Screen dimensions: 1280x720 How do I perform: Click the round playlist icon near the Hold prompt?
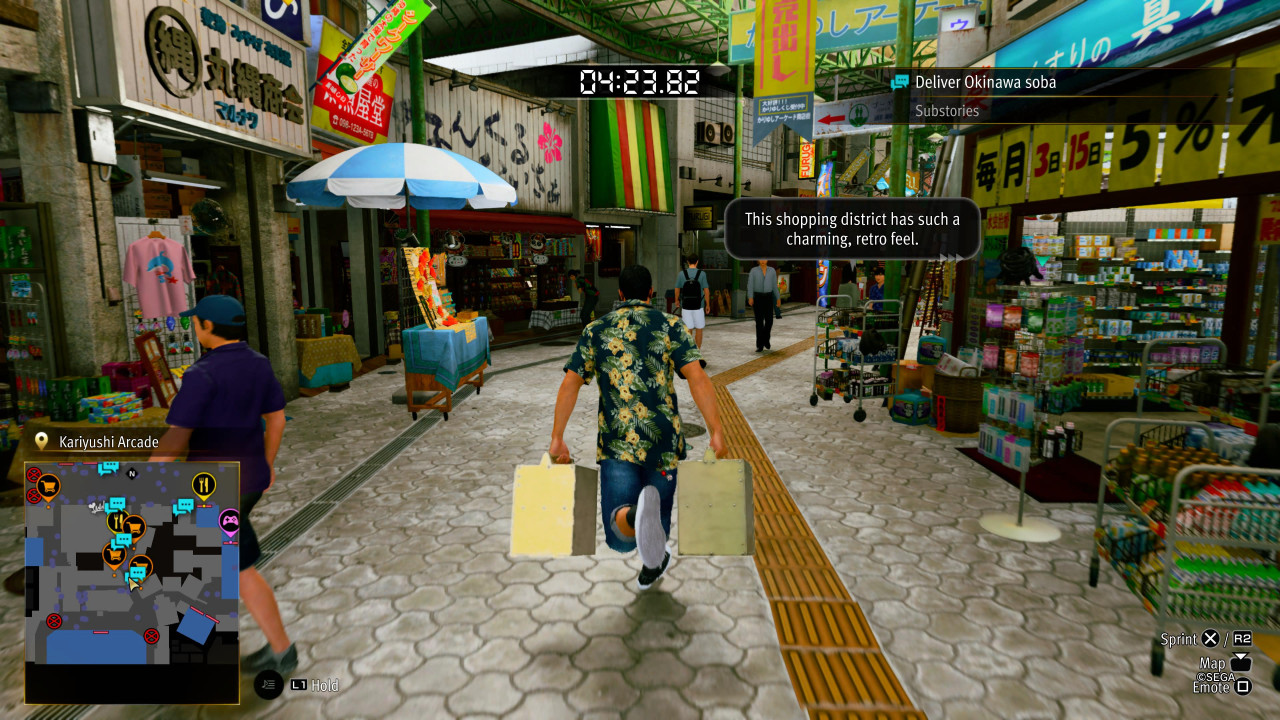click(268, 685)
